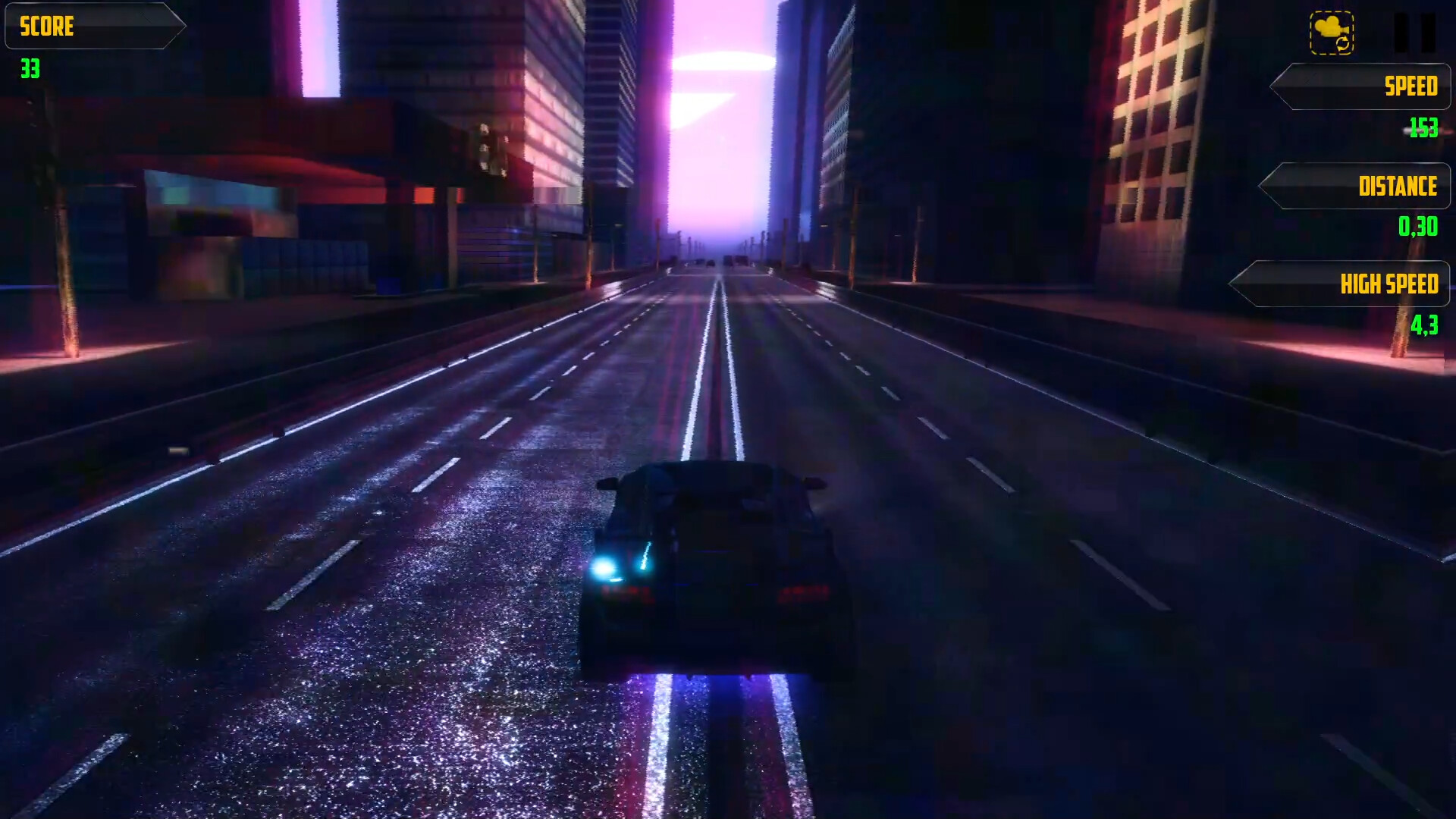The height and width of the screenshot is (819, 1456).
Task: Click the green distance value 0,30
Action: pyautogui.click(x=1420, y=228)
